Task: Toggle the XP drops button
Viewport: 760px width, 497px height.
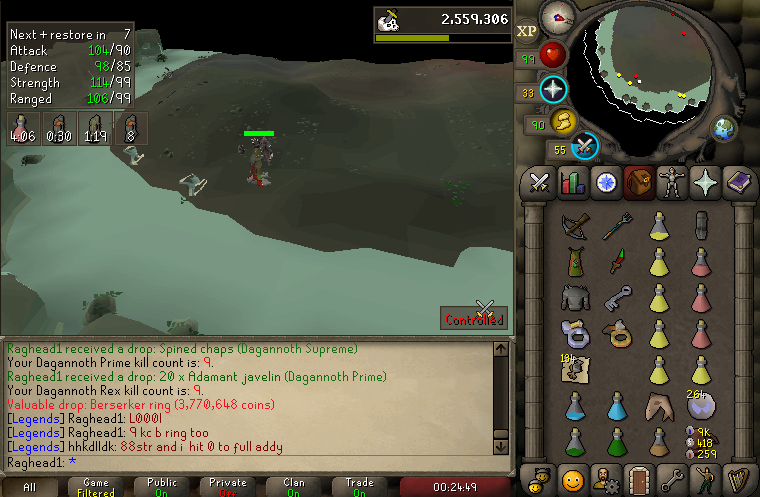Action: pyautogui.click(x=527, y=32)
